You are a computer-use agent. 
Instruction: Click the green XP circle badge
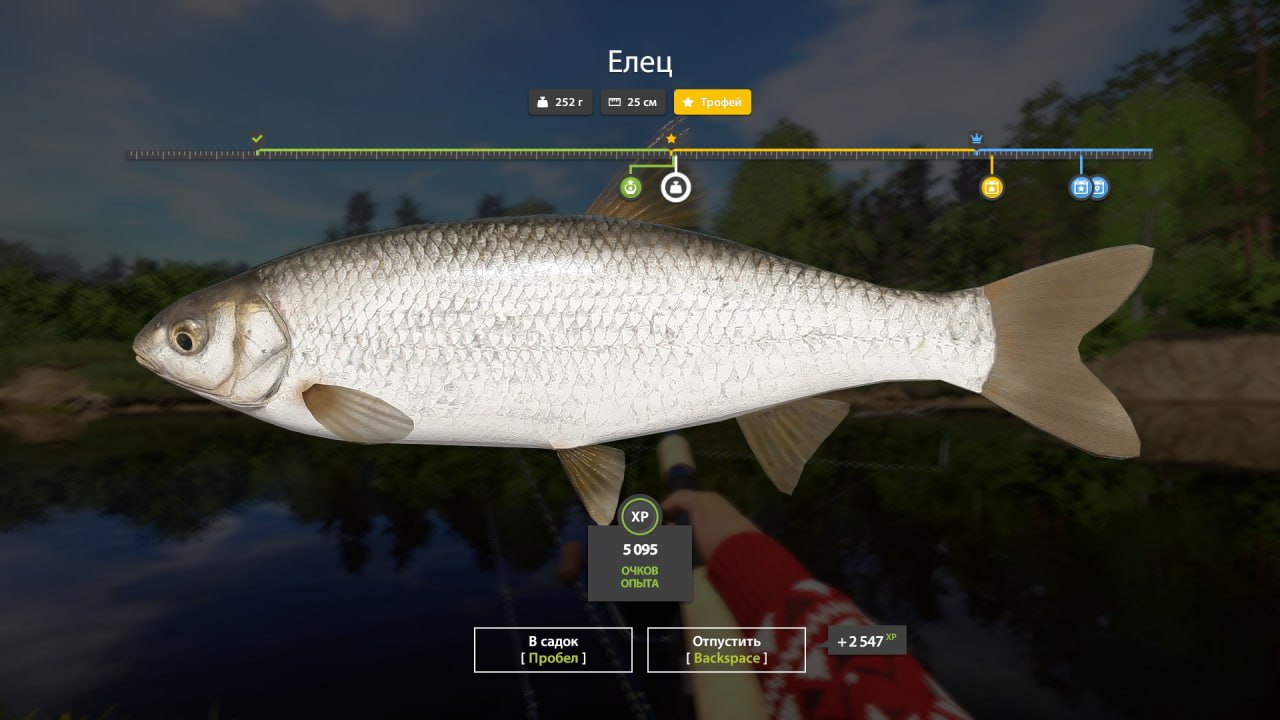(640, 516)
